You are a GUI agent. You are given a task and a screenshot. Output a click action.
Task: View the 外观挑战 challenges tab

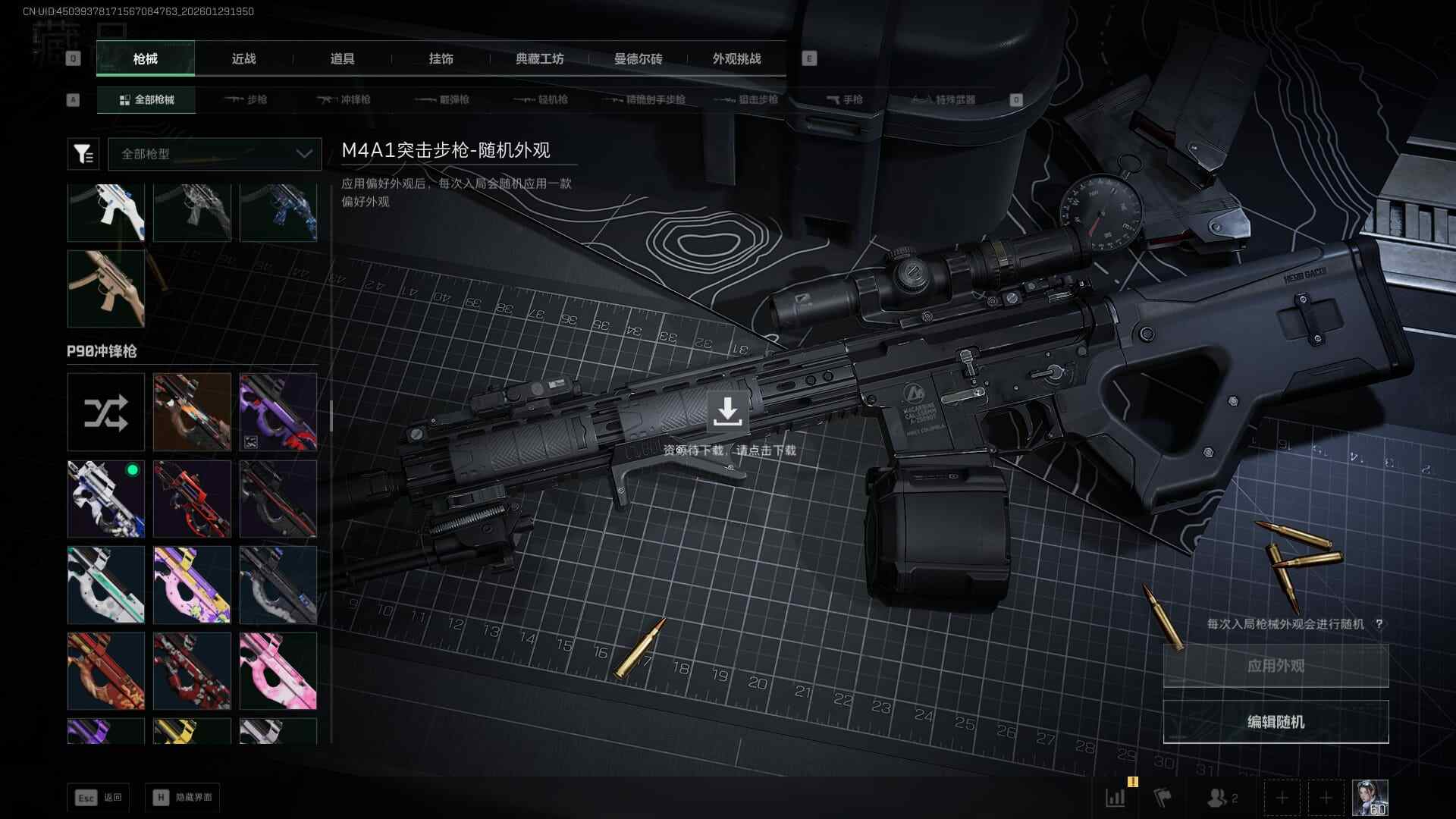point(736,59)
